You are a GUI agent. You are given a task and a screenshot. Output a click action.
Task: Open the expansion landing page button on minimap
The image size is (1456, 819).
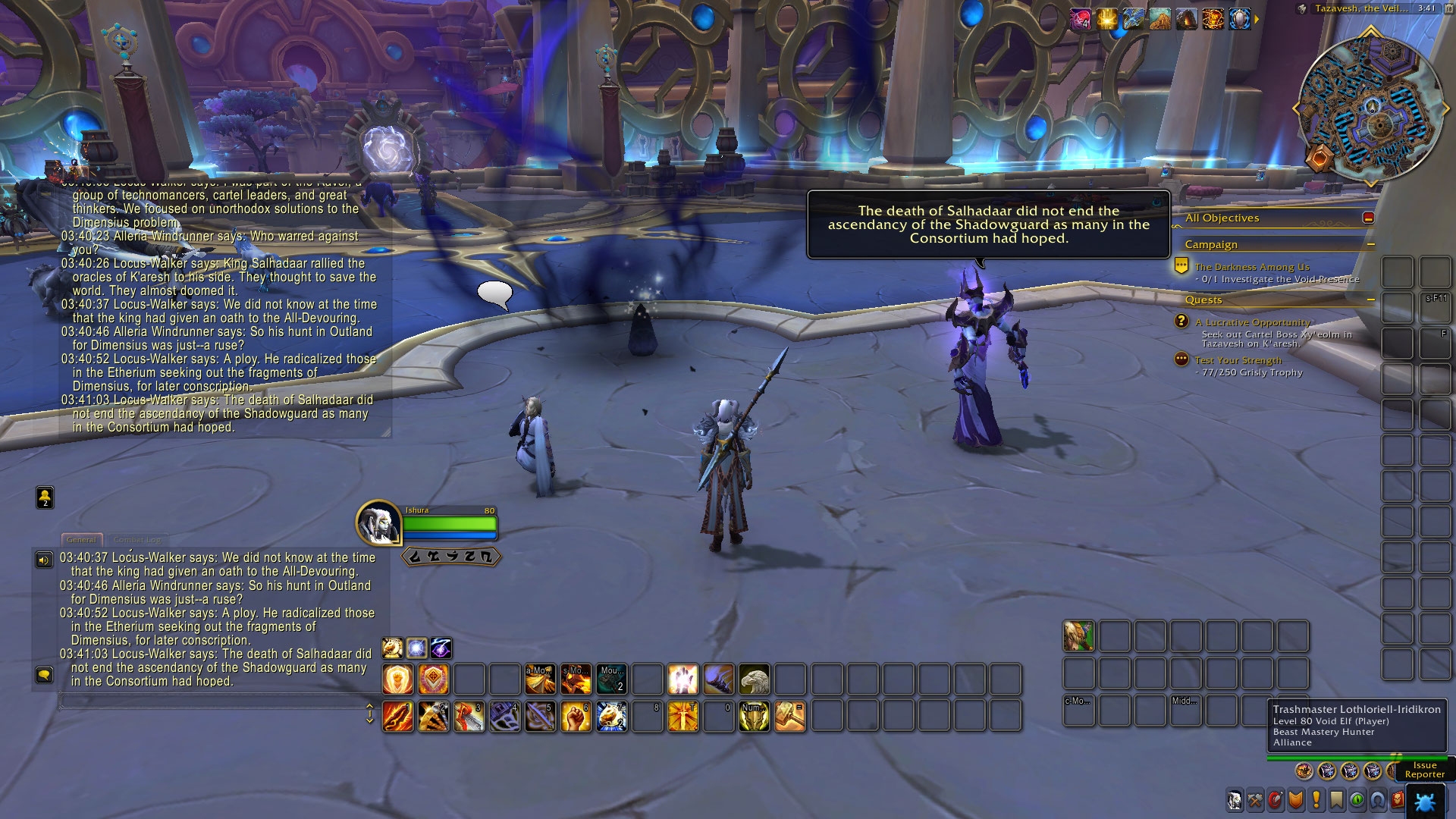(x=1320, y=159)
